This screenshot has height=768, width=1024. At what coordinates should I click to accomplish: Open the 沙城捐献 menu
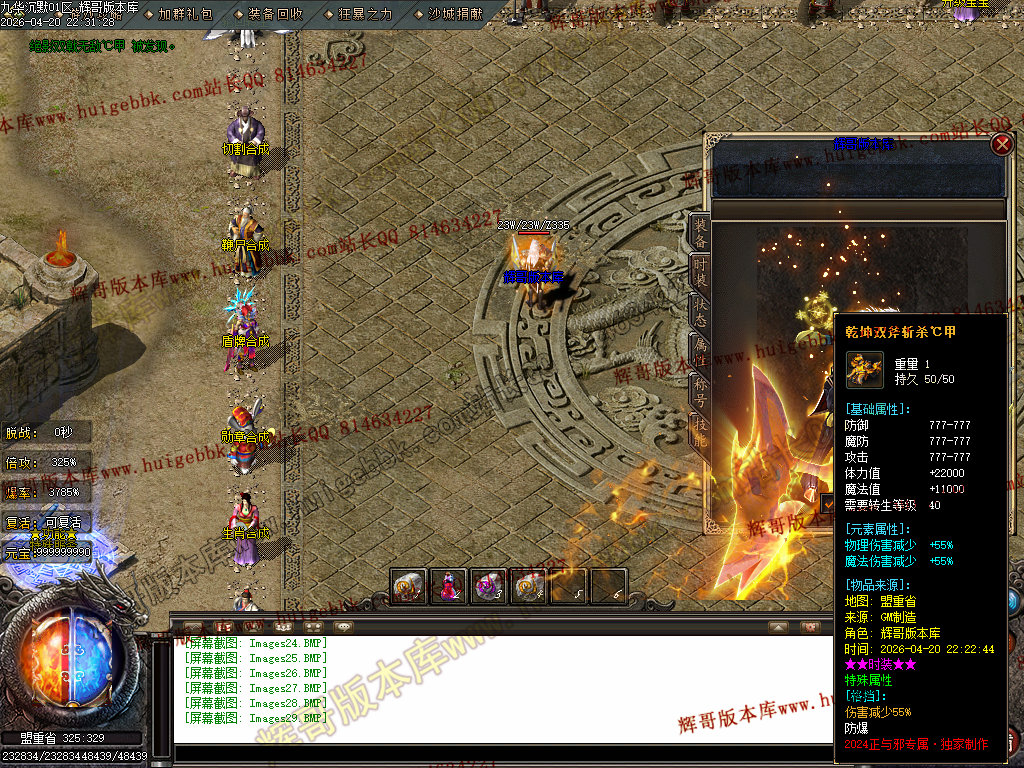tap(455, 14)
